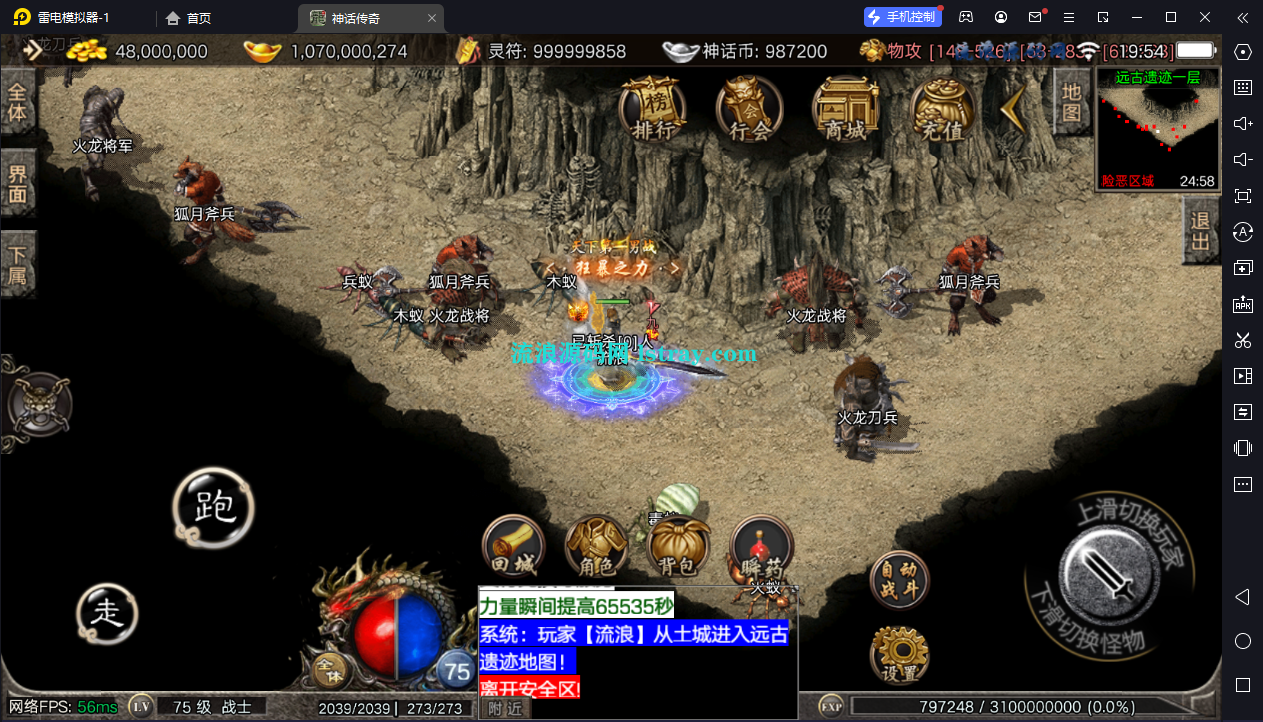Open the 排行 ranking menu
The width and height of the screenshot is (1263, 722).
tap(653, 108)
